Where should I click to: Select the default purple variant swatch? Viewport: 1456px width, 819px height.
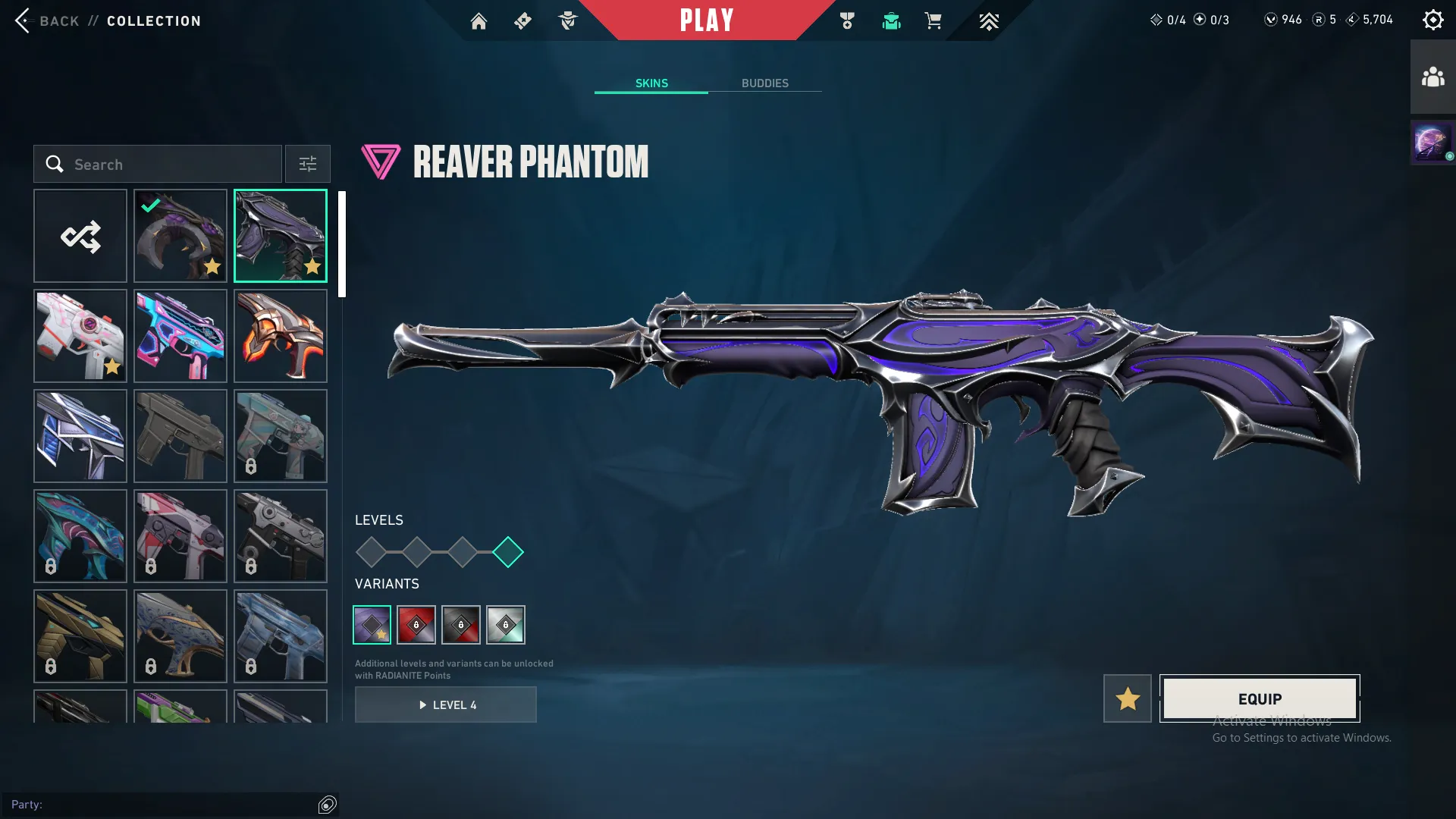tap(372, 624)
